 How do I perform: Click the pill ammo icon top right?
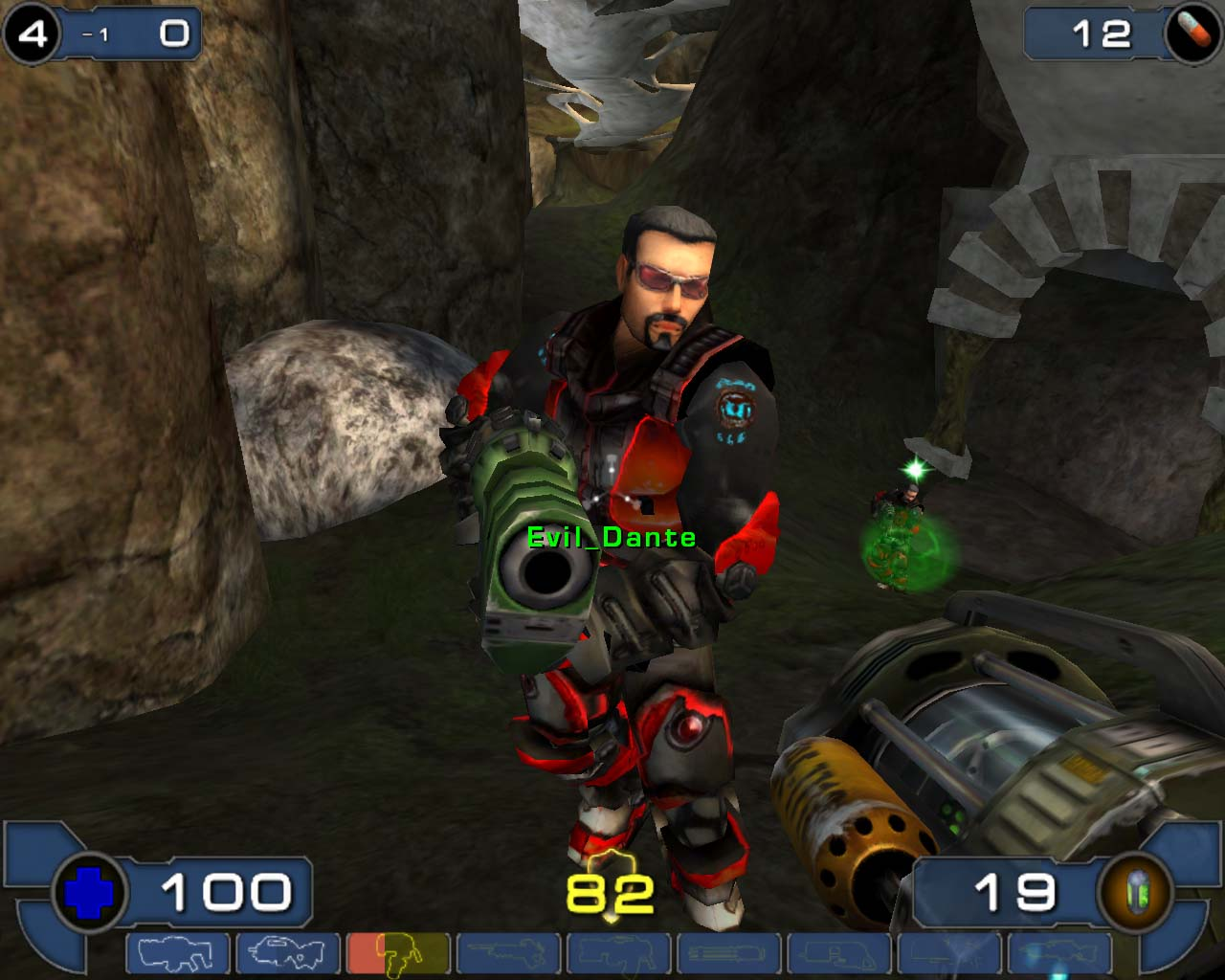(1190, 32)
